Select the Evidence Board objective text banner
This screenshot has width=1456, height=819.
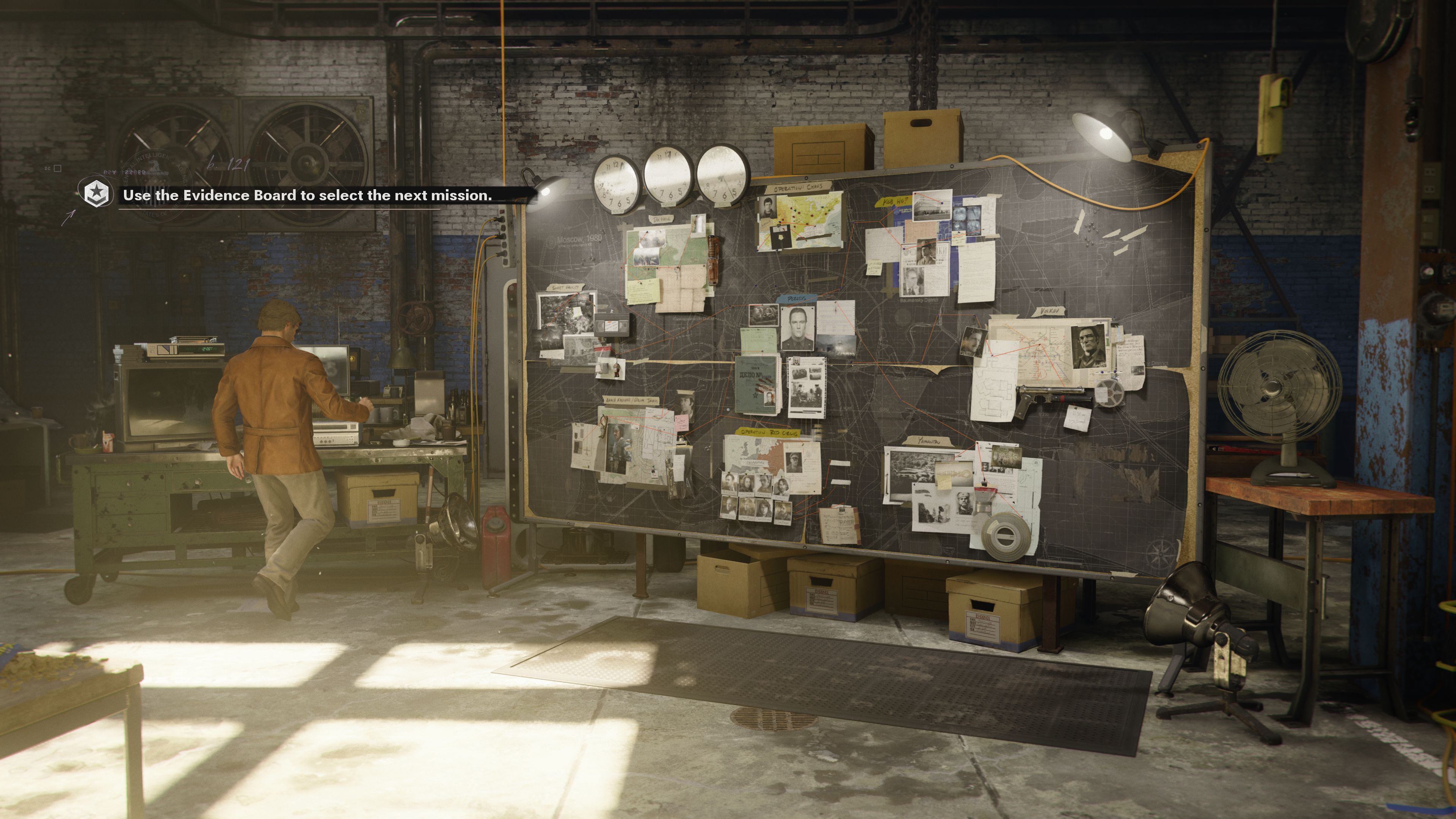coord(308,196)
